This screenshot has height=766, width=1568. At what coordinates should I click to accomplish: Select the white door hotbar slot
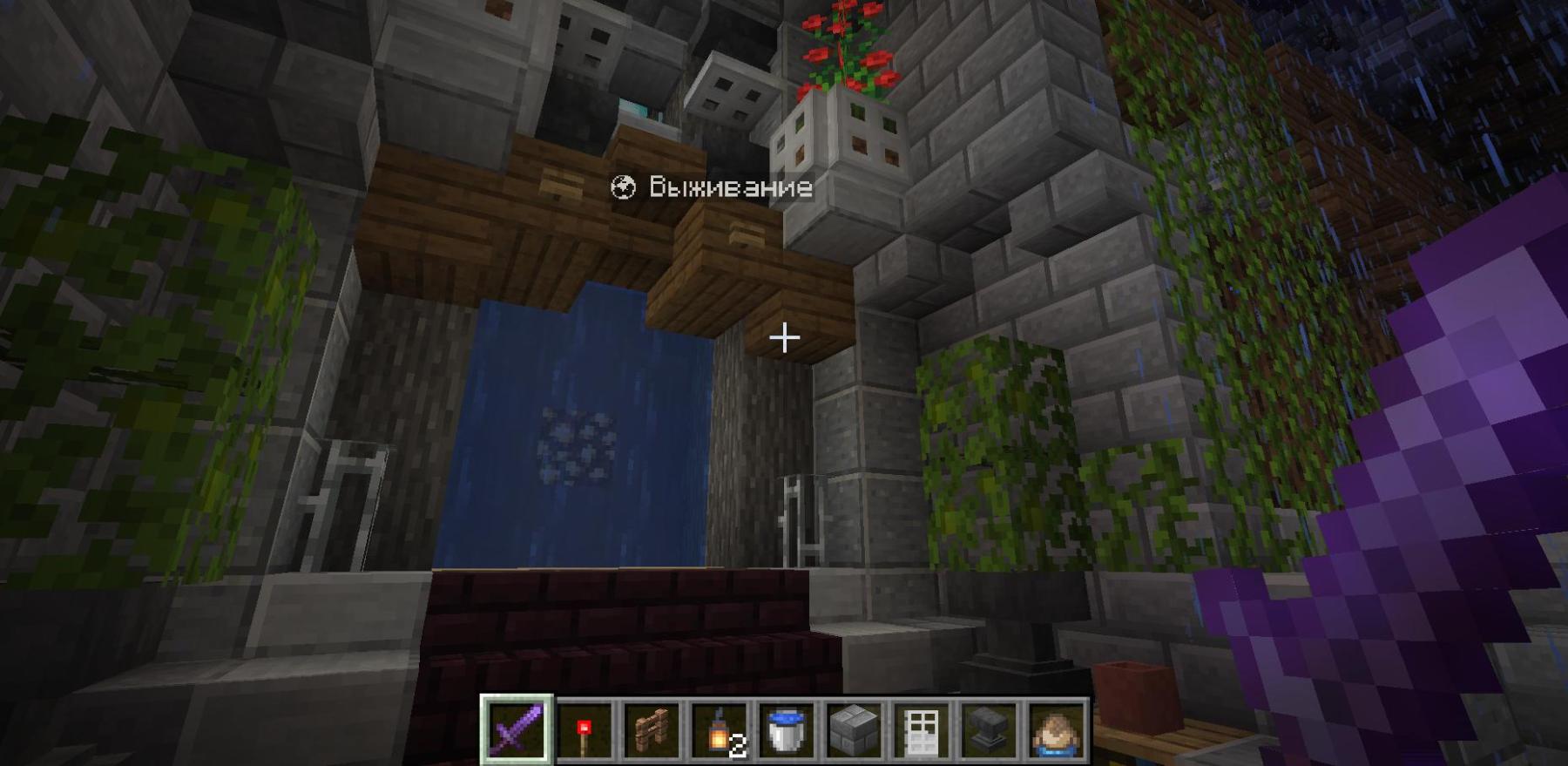click(922, 730)
